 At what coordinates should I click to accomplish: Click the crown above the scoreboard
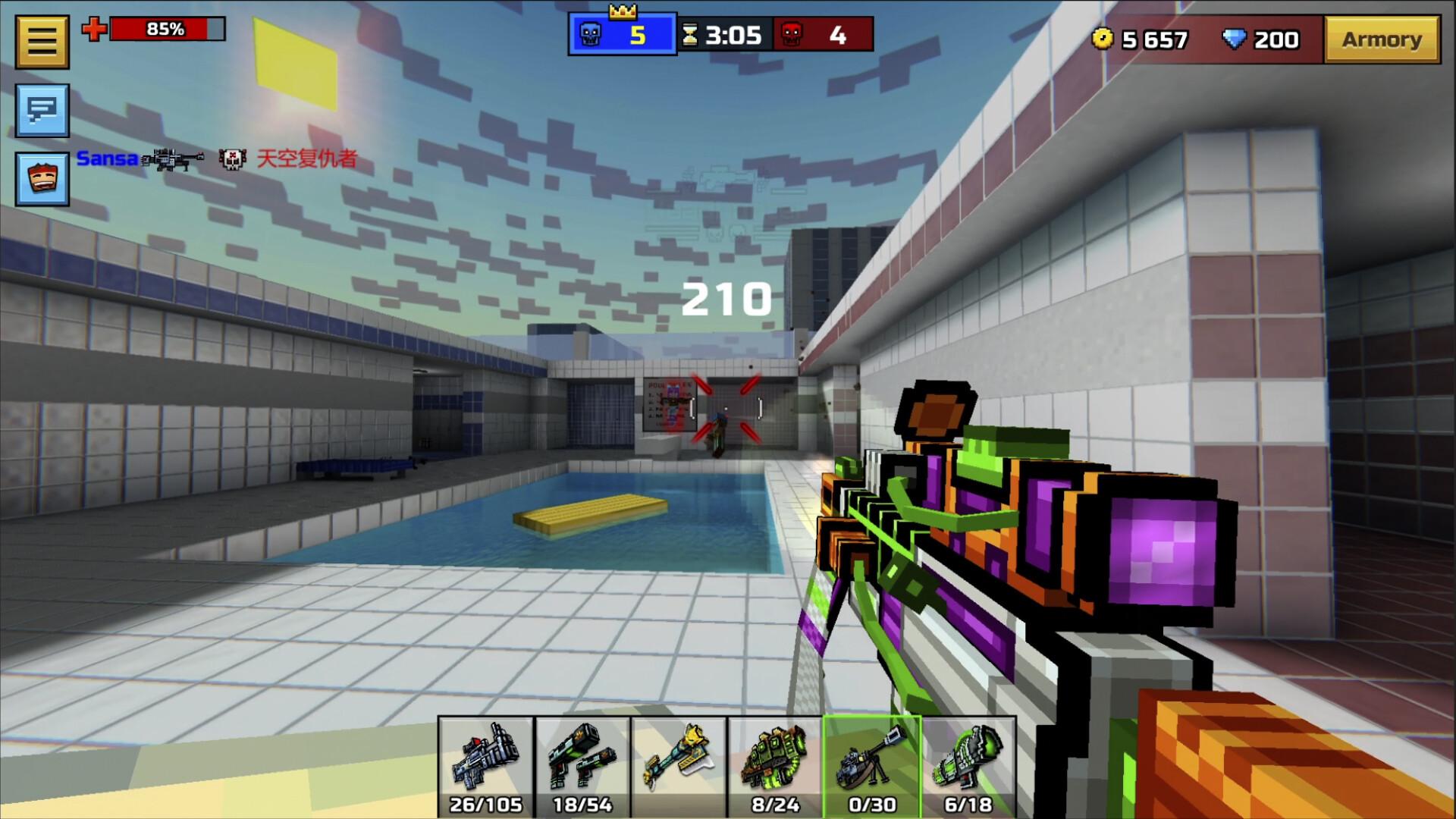623,11
